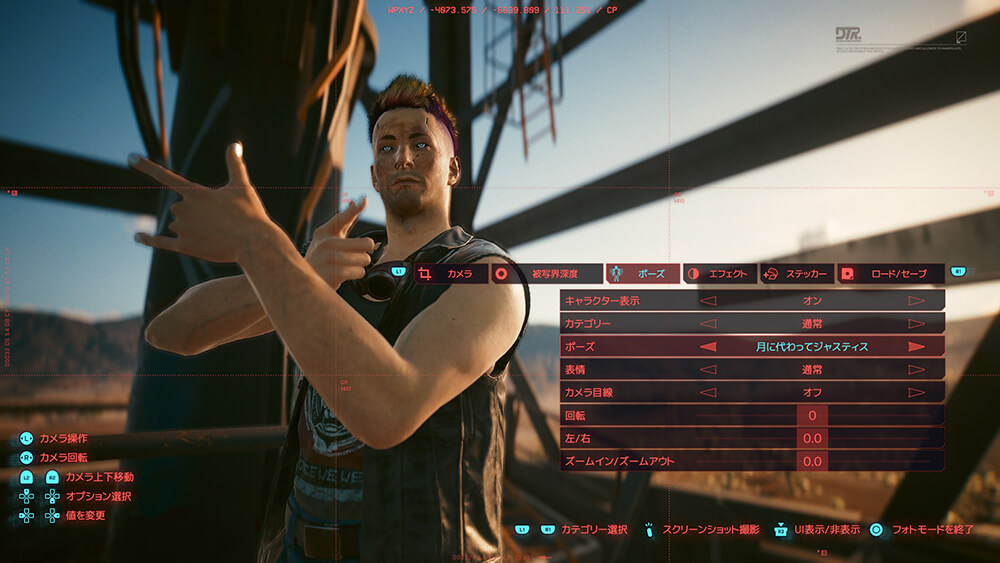Click the ズームイン/ズームアウト slider handle
The height and width of the screenshot is (563, 1000).
[x=812, y=461]
